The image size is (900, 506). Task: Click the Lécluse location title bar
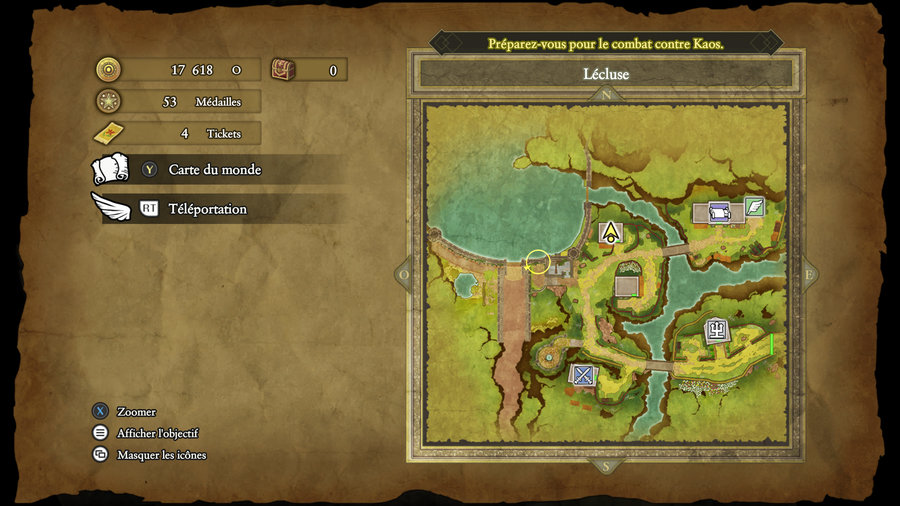tap(605, 74)
